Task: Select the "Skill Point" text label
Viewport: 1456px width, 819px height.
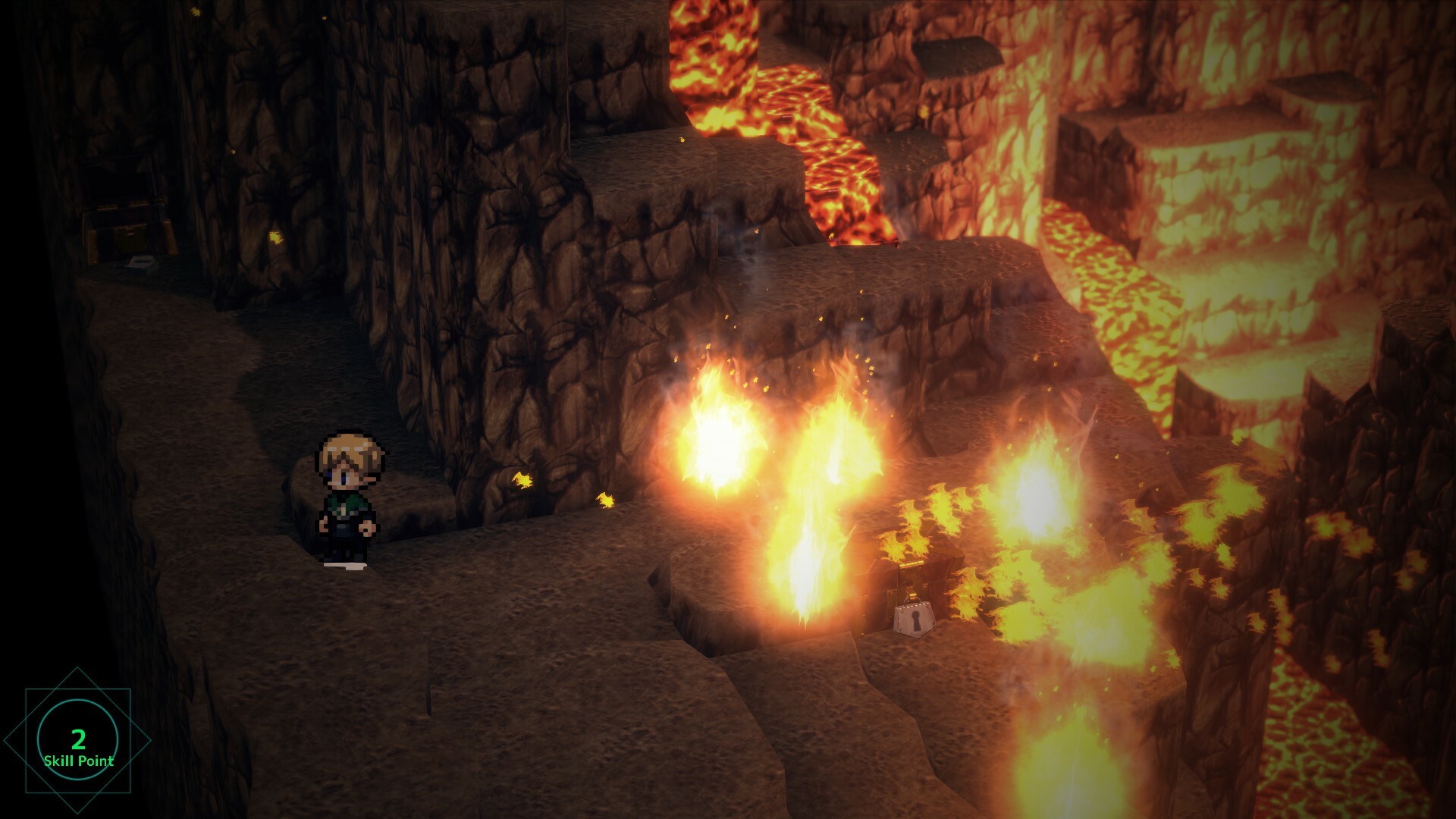Action: (78, 761)
